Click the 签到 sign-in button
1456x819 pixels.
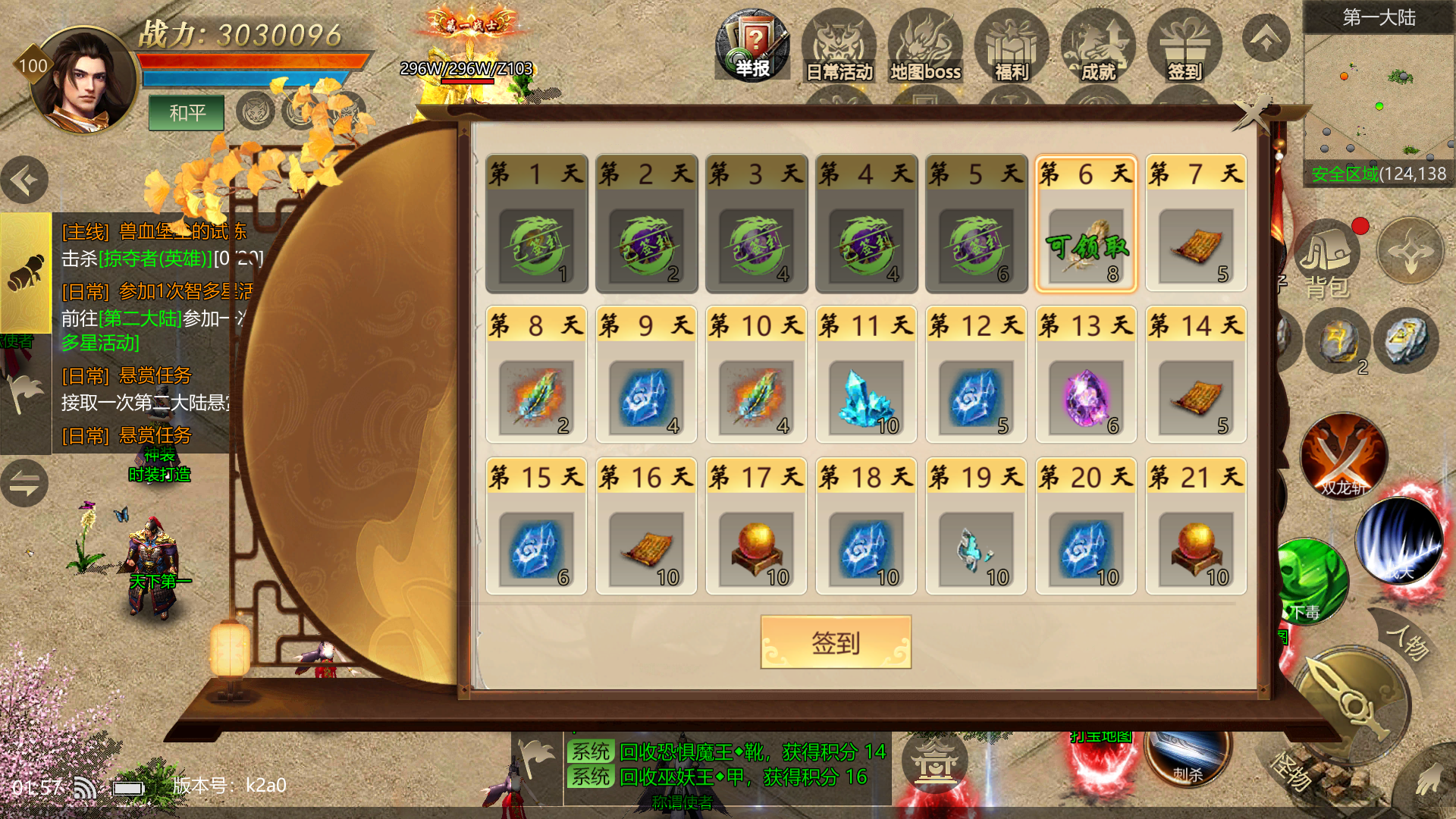click(836, 642)
